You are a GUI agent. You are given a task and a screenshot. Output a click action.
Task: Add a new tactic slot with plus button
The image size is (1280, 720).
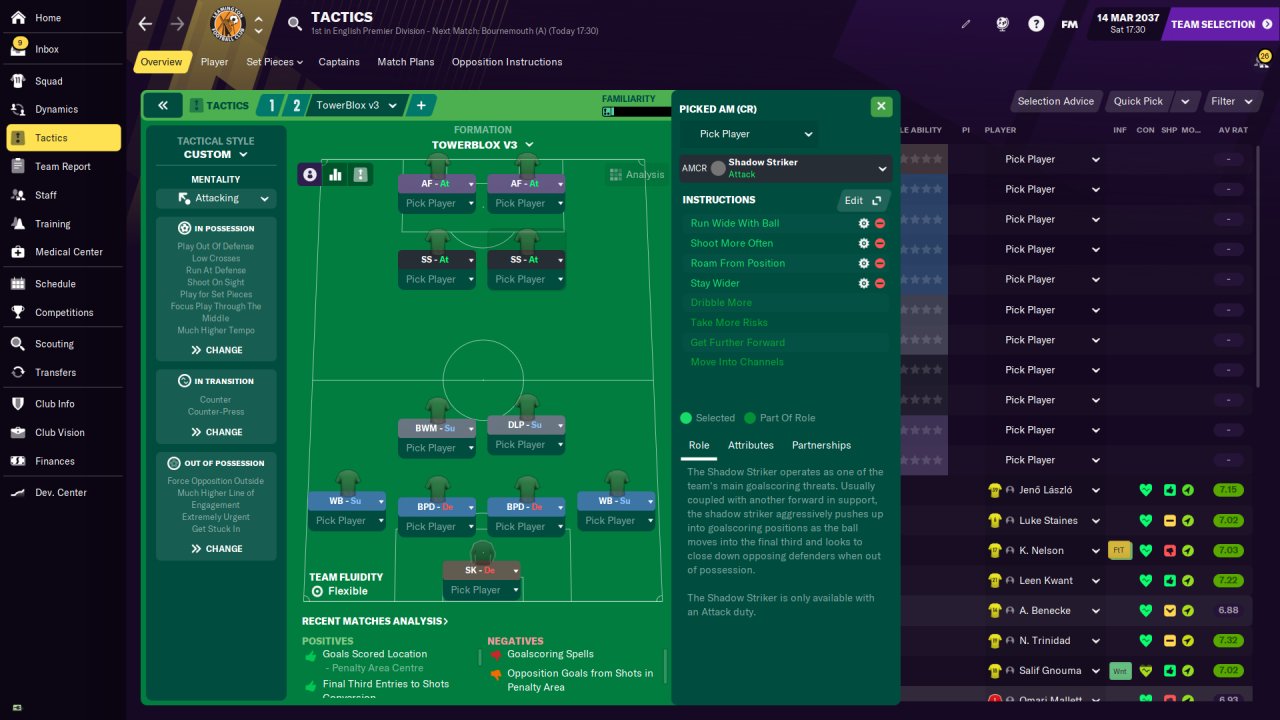[421, 105]
